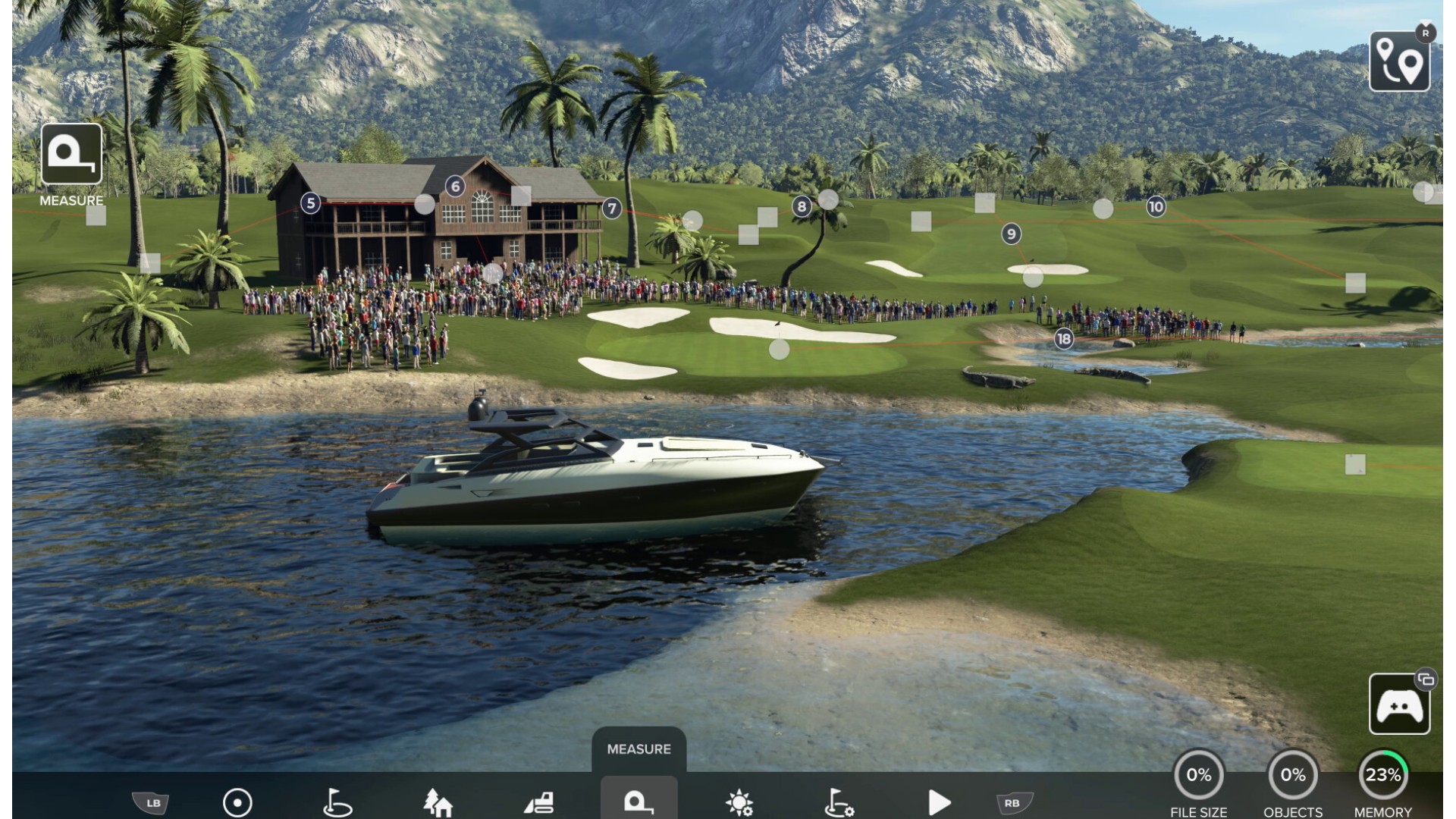
Task: Select hole 7 marker
Action: [x=612, y=208]
